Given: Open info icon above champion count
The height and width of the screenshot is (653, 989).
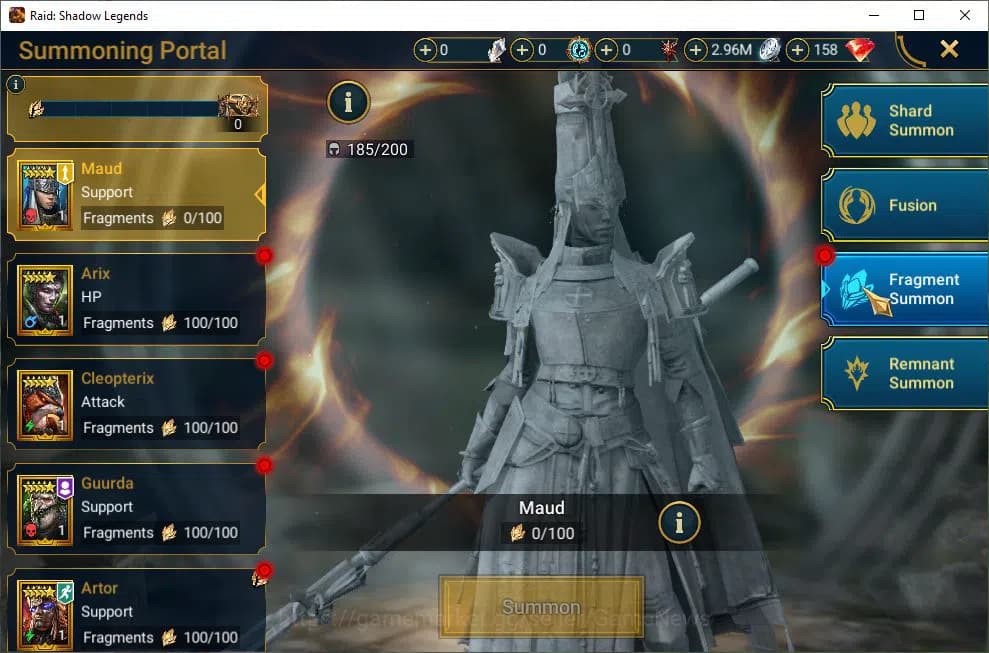Looking at the screenshot, I should [x=348, y=101].
